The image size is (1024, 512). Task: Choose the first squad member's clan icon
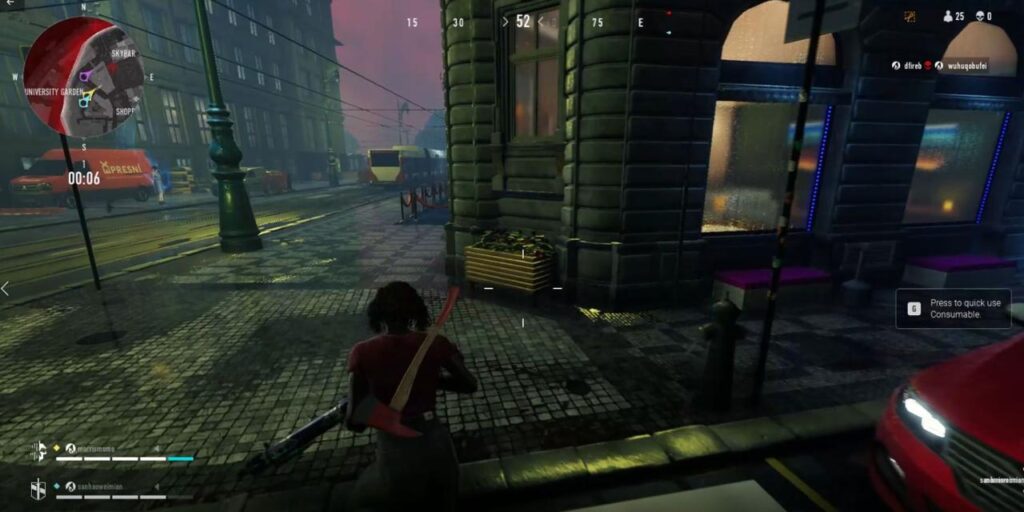(x=38, y=450)
